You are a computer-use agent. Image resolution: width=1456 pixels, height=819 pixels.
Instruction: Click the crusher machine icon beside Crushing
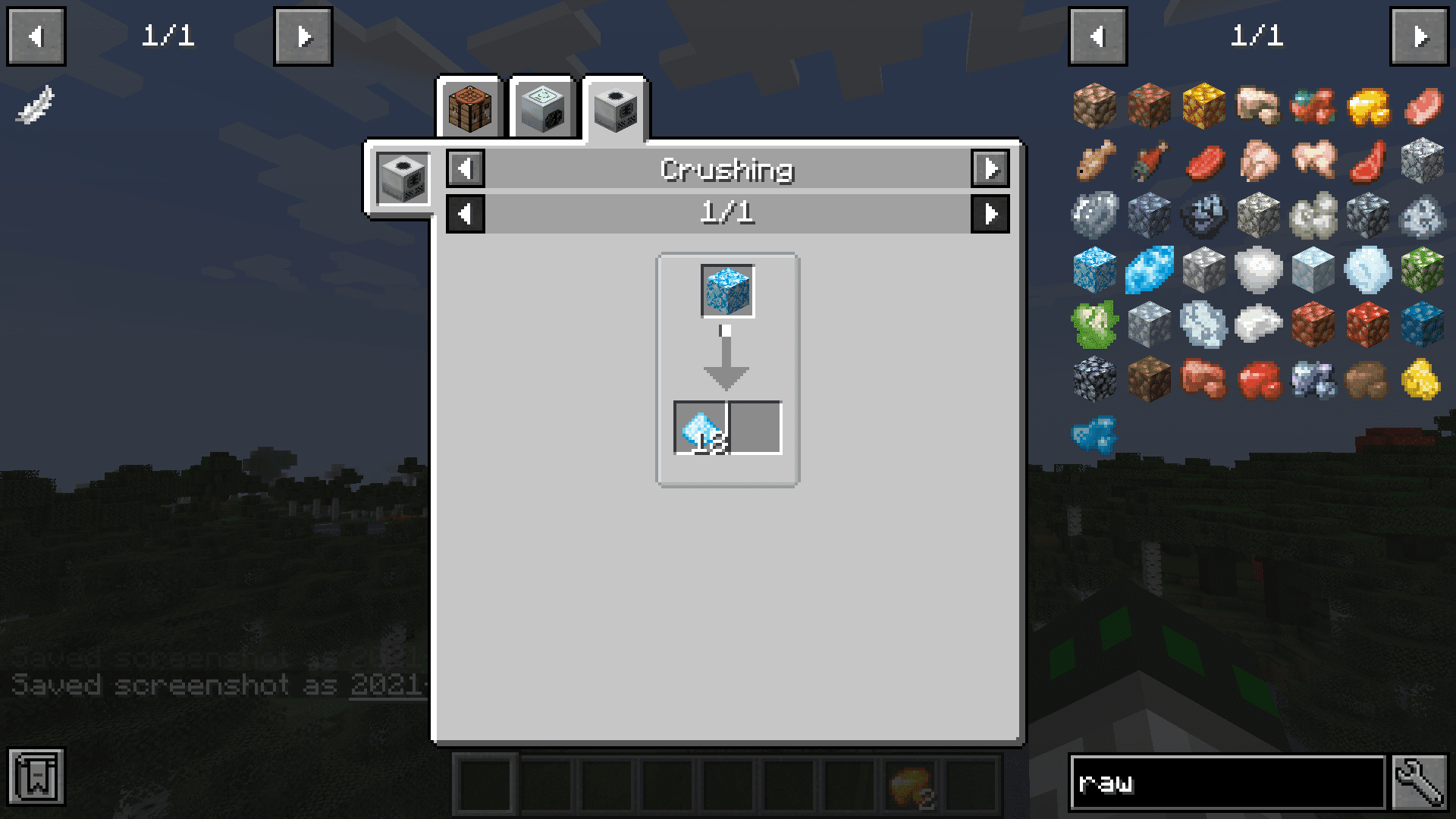(x=403, y=178)
